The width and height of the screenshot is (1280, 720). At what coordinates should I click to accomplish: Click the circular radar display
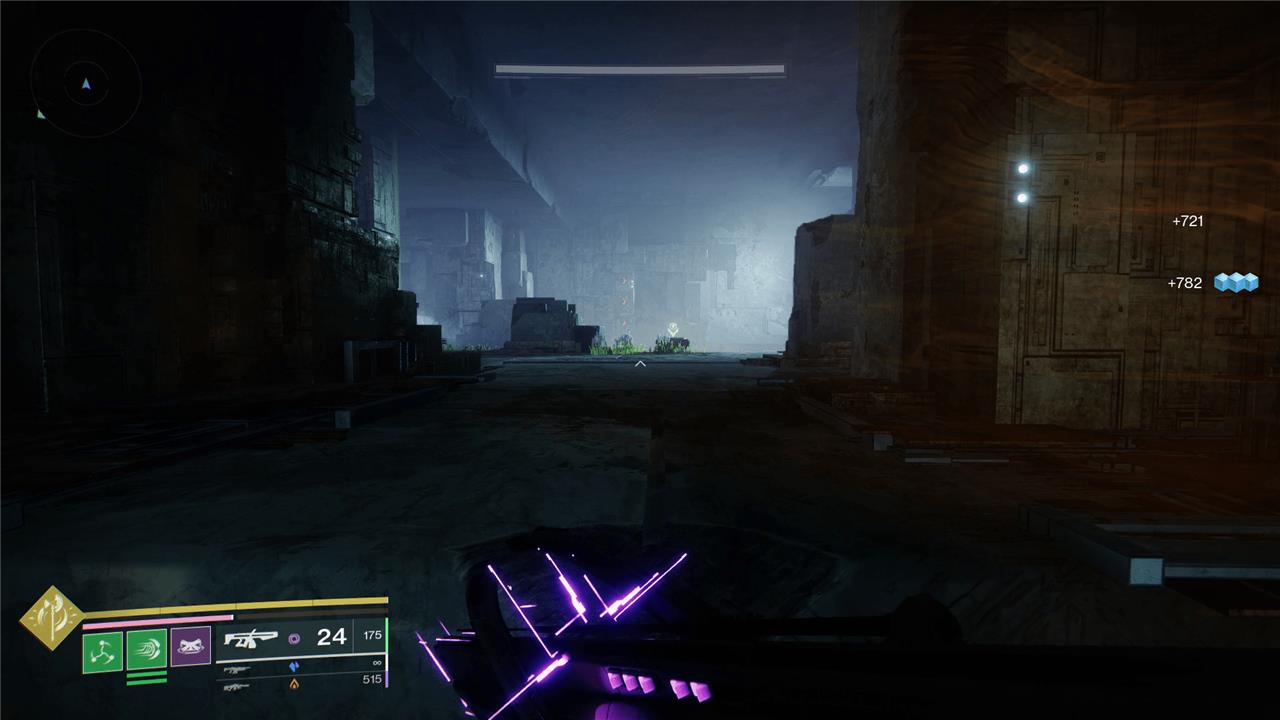pos(86,83)
